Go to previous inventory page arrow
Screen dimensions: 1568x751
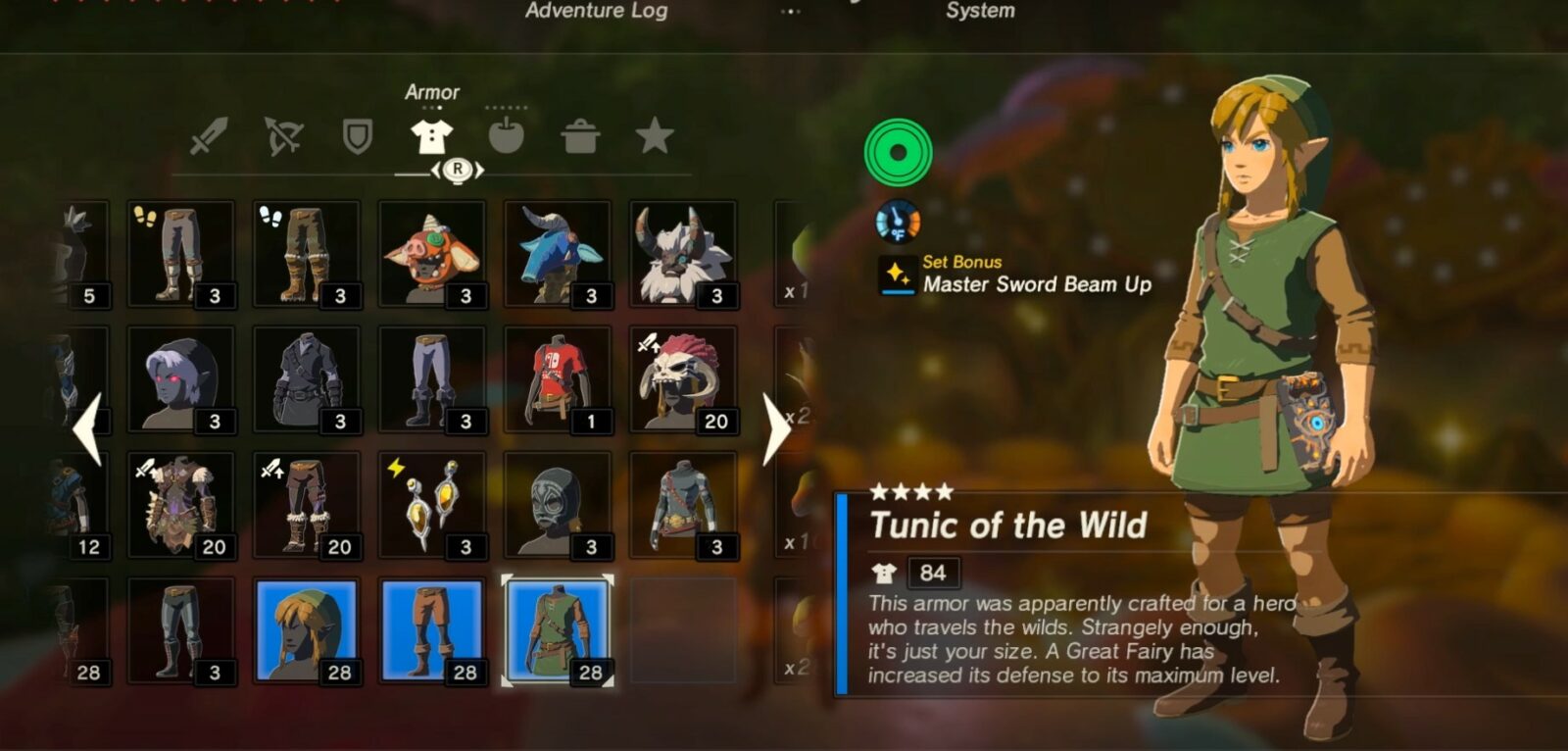point(88,428)
